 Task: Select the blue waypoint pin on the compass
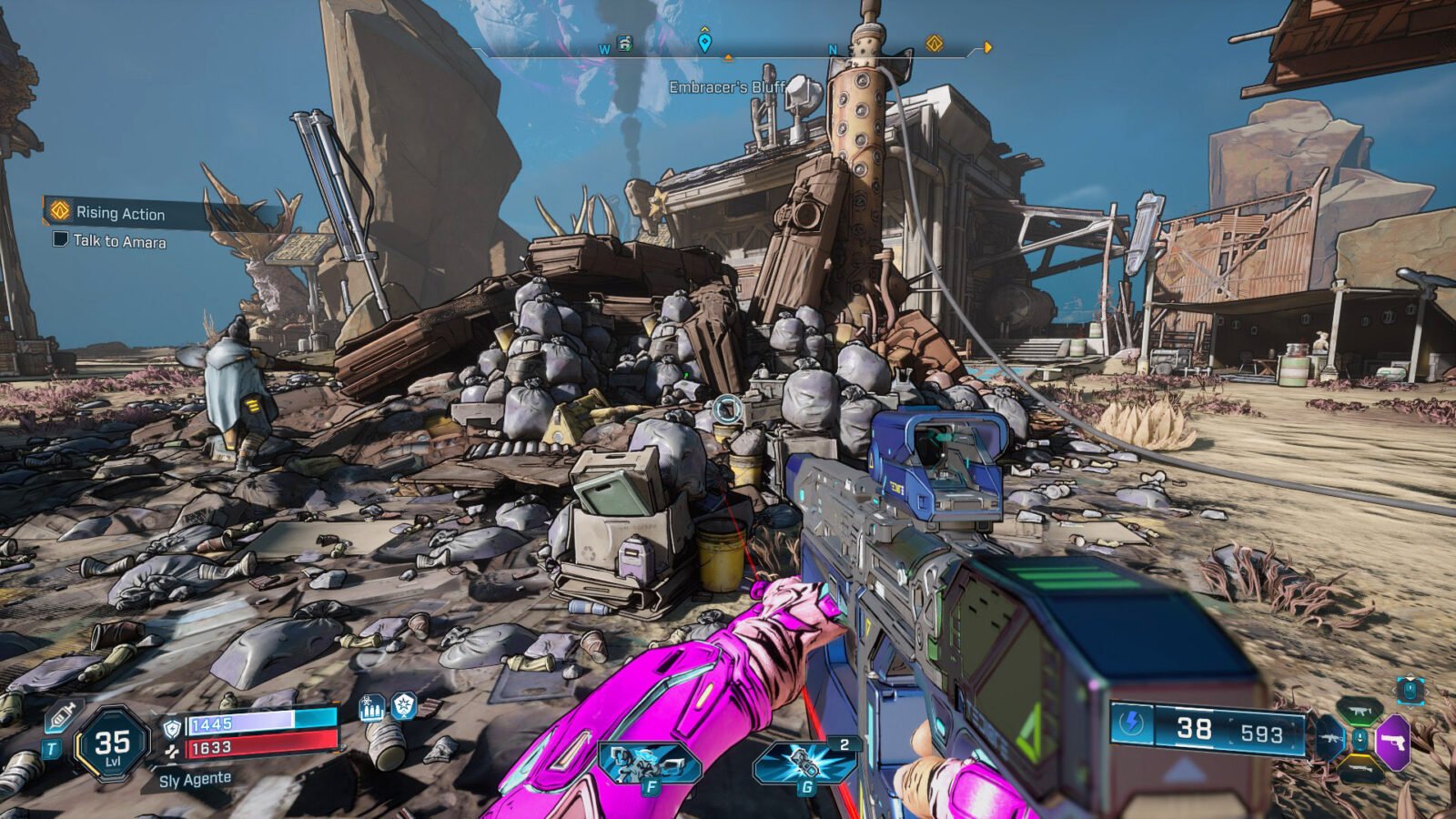click(x=704, y=42)
